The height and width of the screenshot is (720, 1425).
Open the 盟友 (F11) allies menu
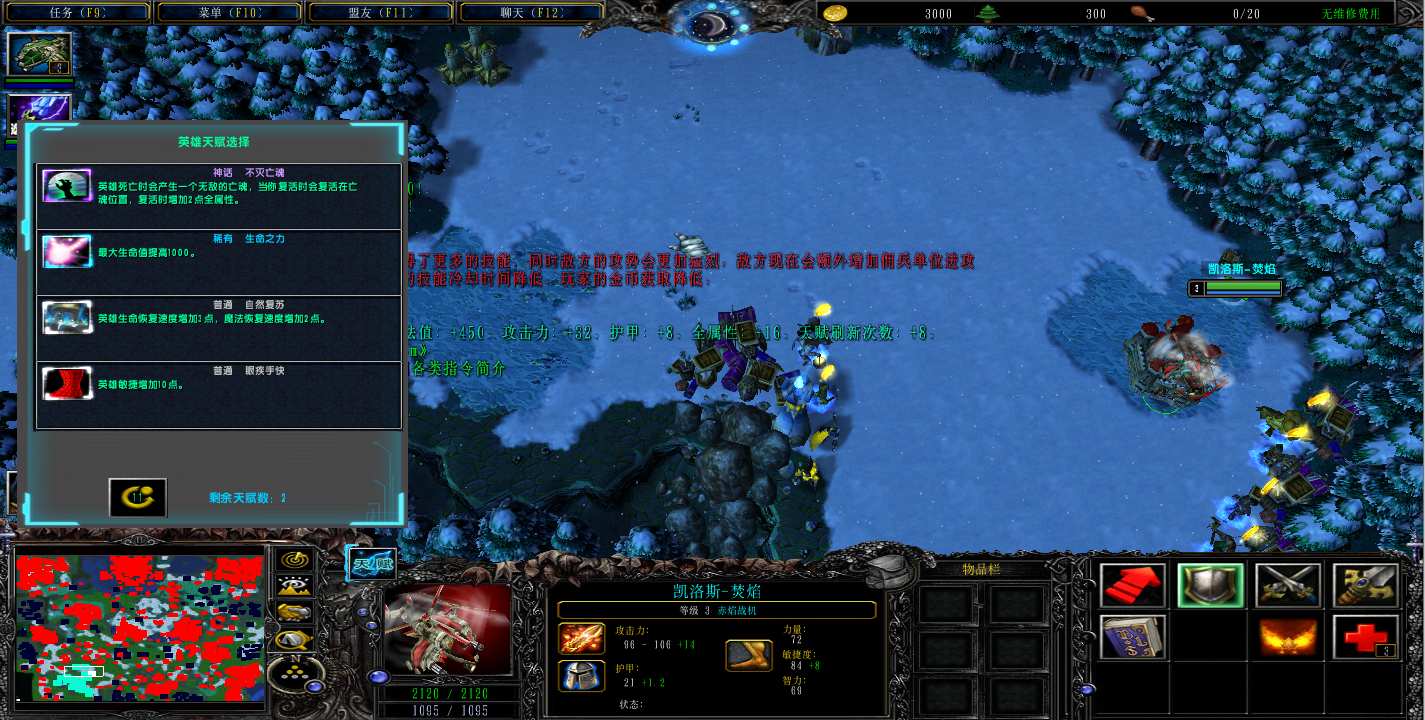click(380, 13)
